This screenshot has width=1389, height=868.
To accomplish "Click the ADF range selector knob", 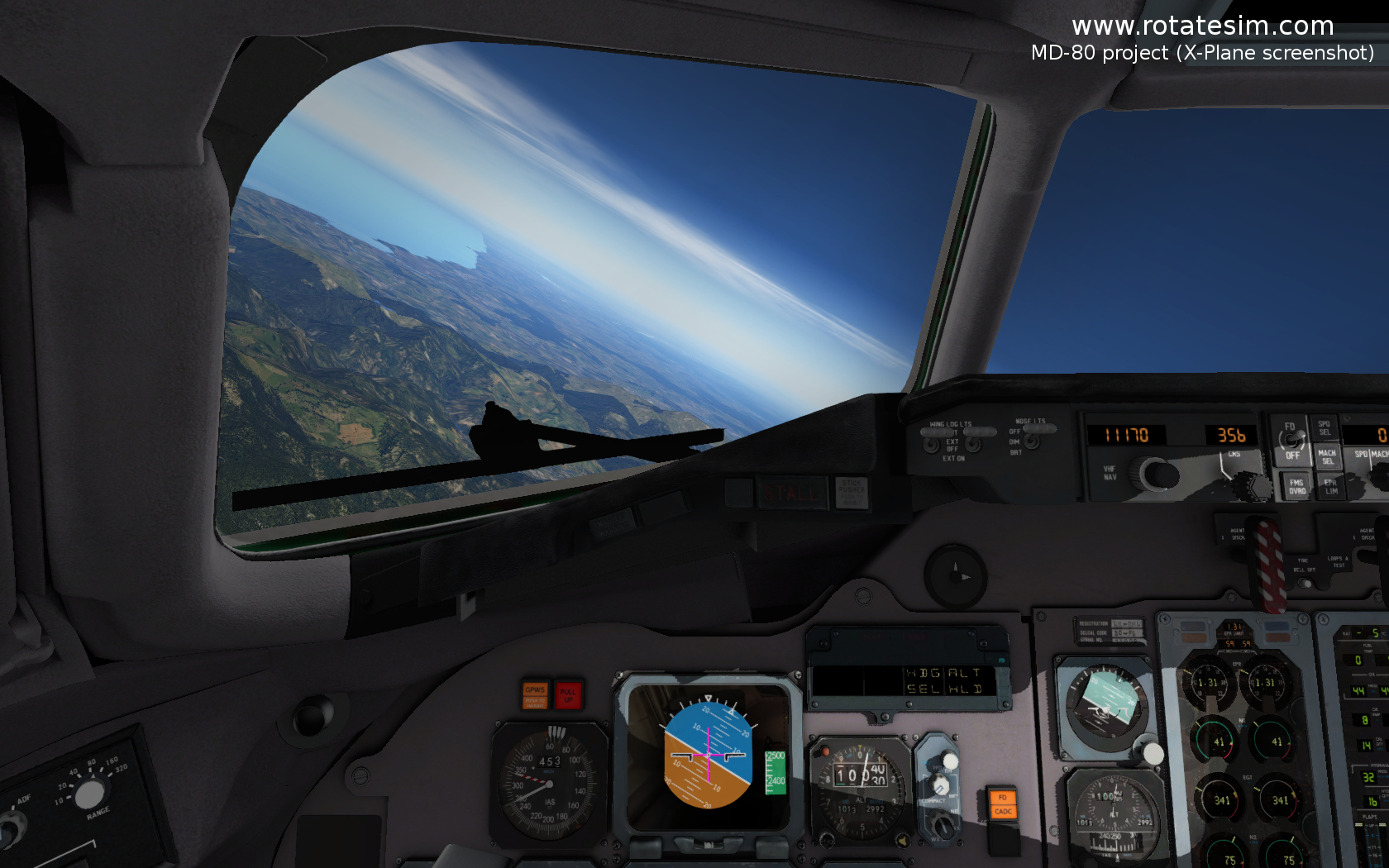I will point(88,794).
